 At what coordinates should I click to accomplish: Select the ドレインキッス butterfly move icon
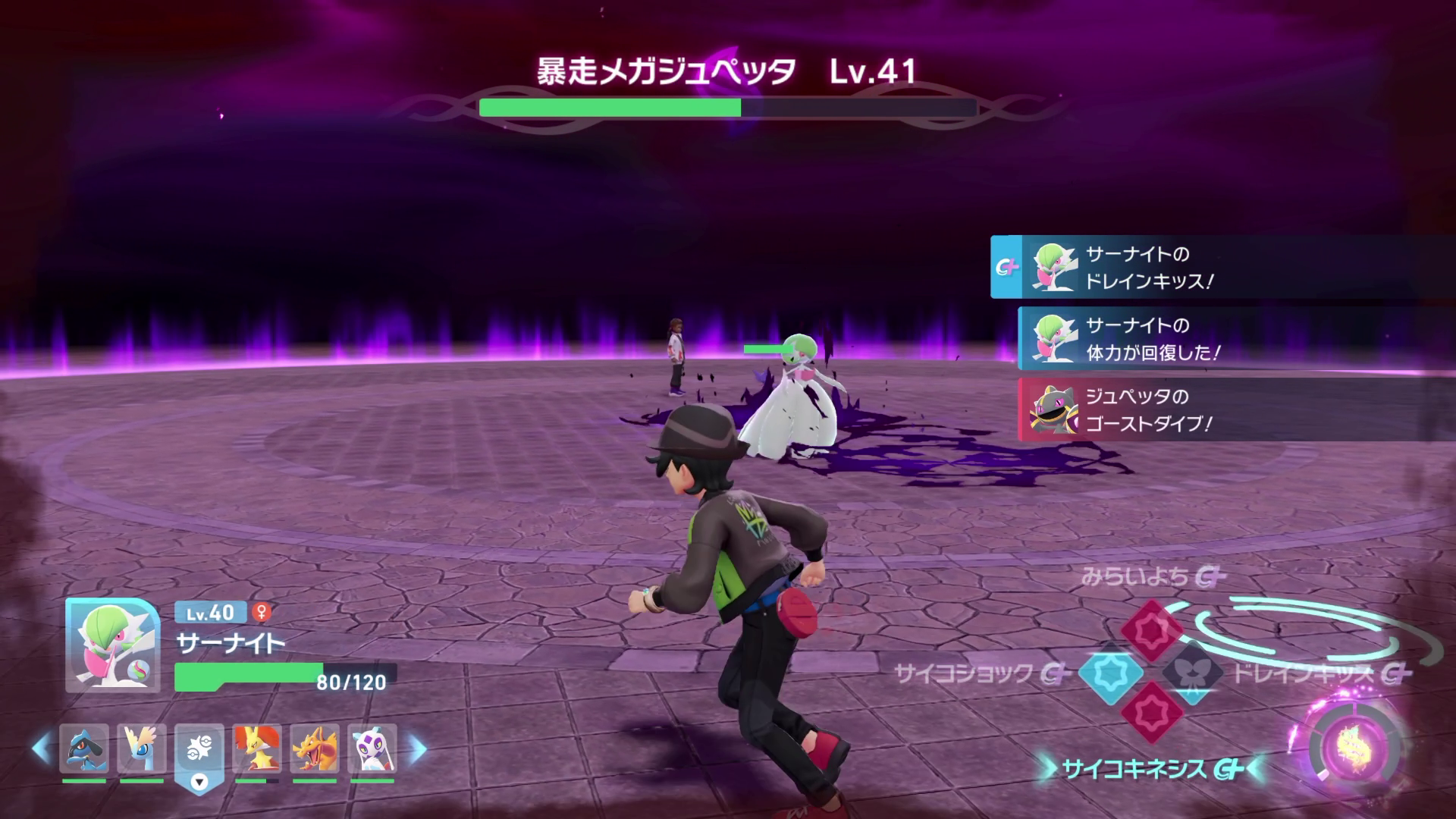1191,672
